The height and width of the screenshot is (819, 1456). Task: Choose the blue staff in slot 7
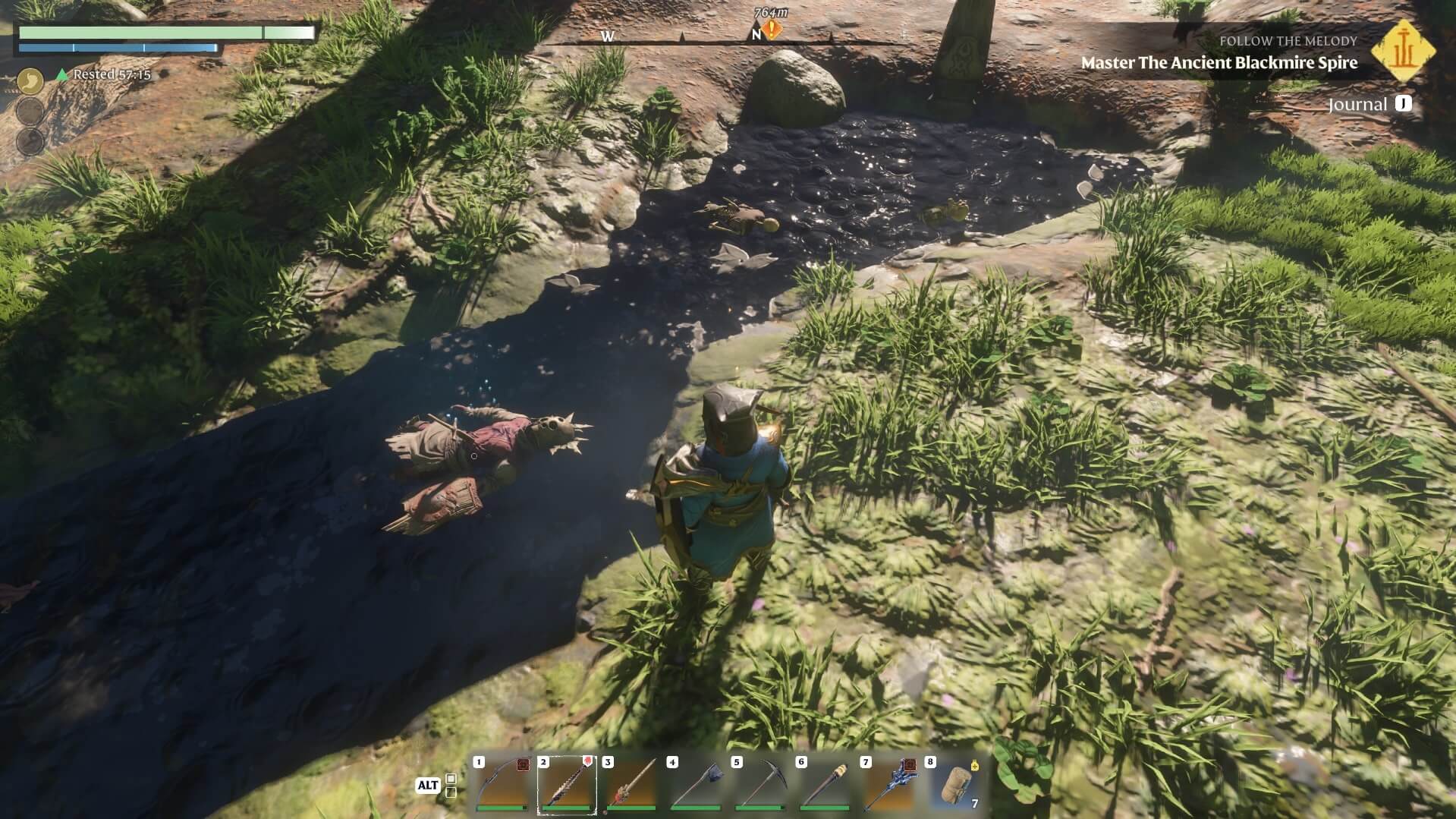pyautogui.click(x=889, y=784)
